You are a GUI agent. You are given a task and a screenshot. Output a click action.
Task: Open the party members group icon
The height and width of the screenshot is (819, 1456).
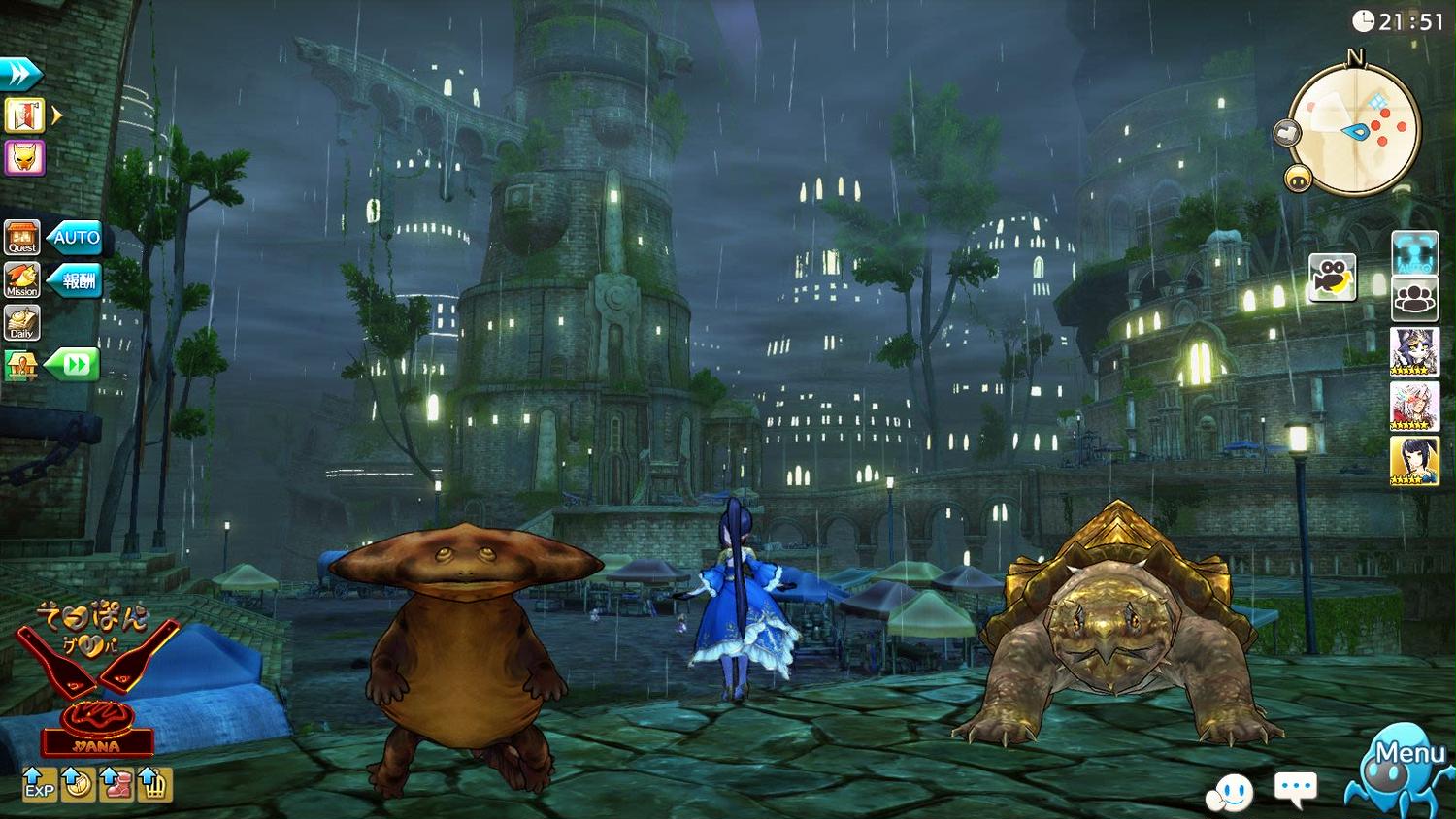(x=1414, y=298)
